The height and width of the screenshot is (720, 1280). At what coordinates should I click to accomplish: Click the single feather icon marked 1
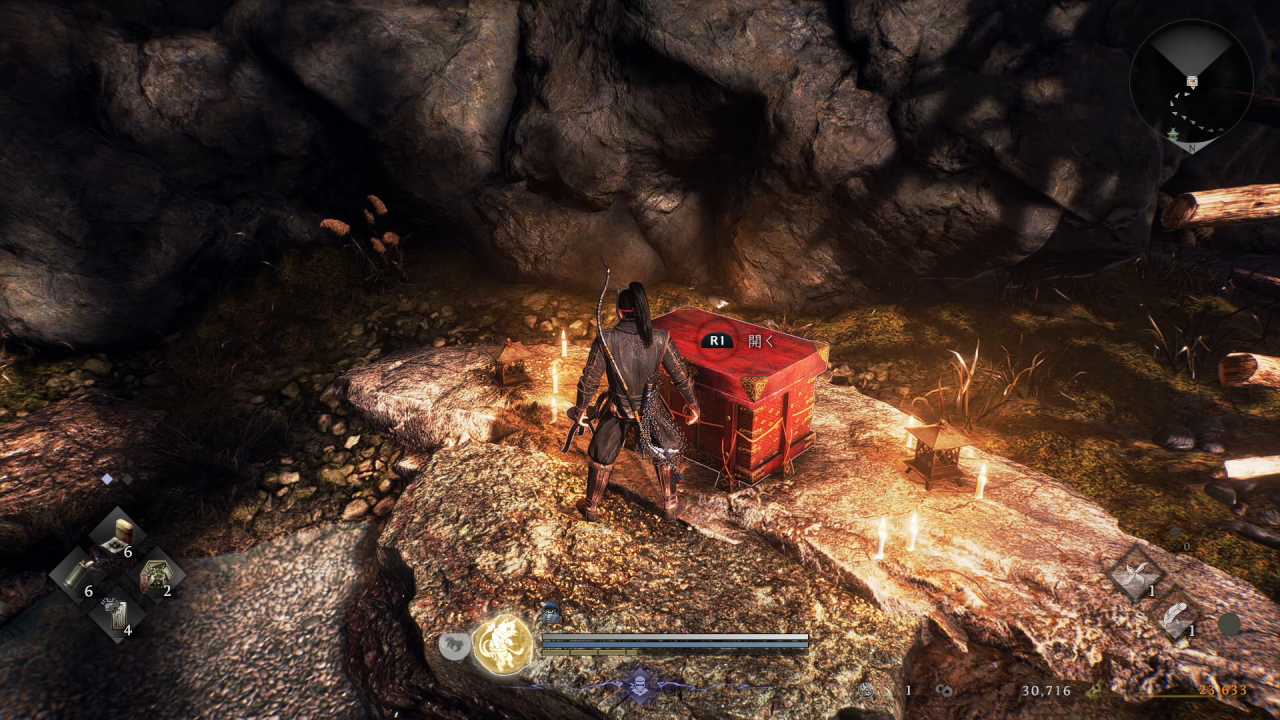tap(1177, 617)
